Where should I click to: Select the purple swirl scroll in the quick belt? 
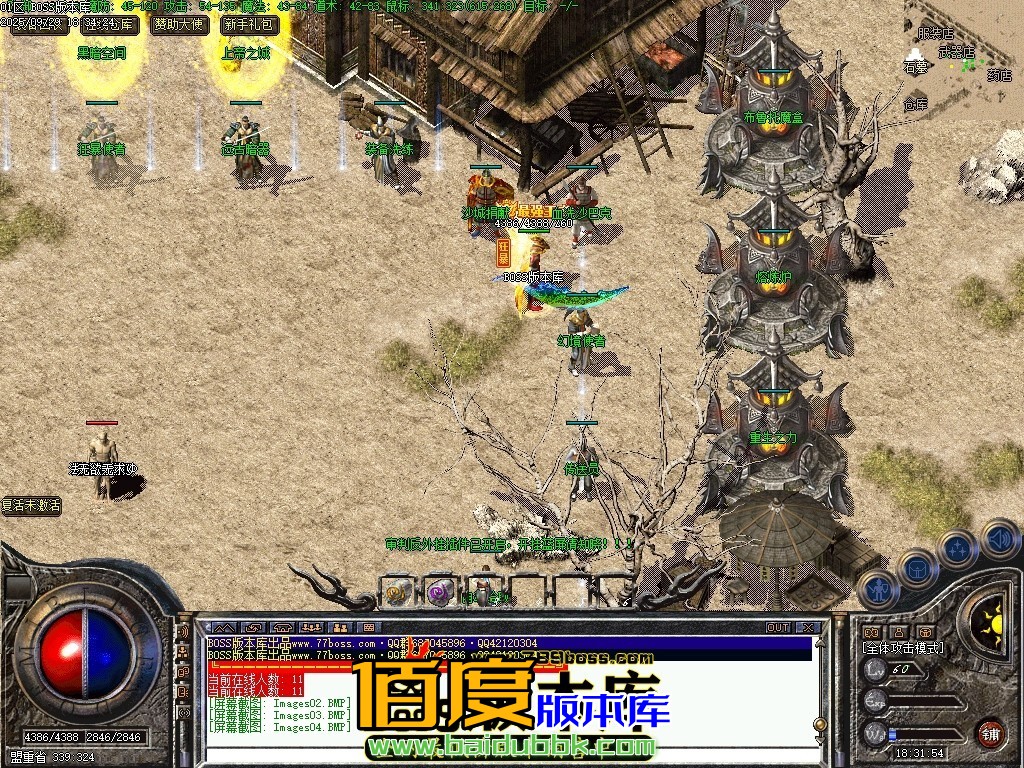[440, 592]
